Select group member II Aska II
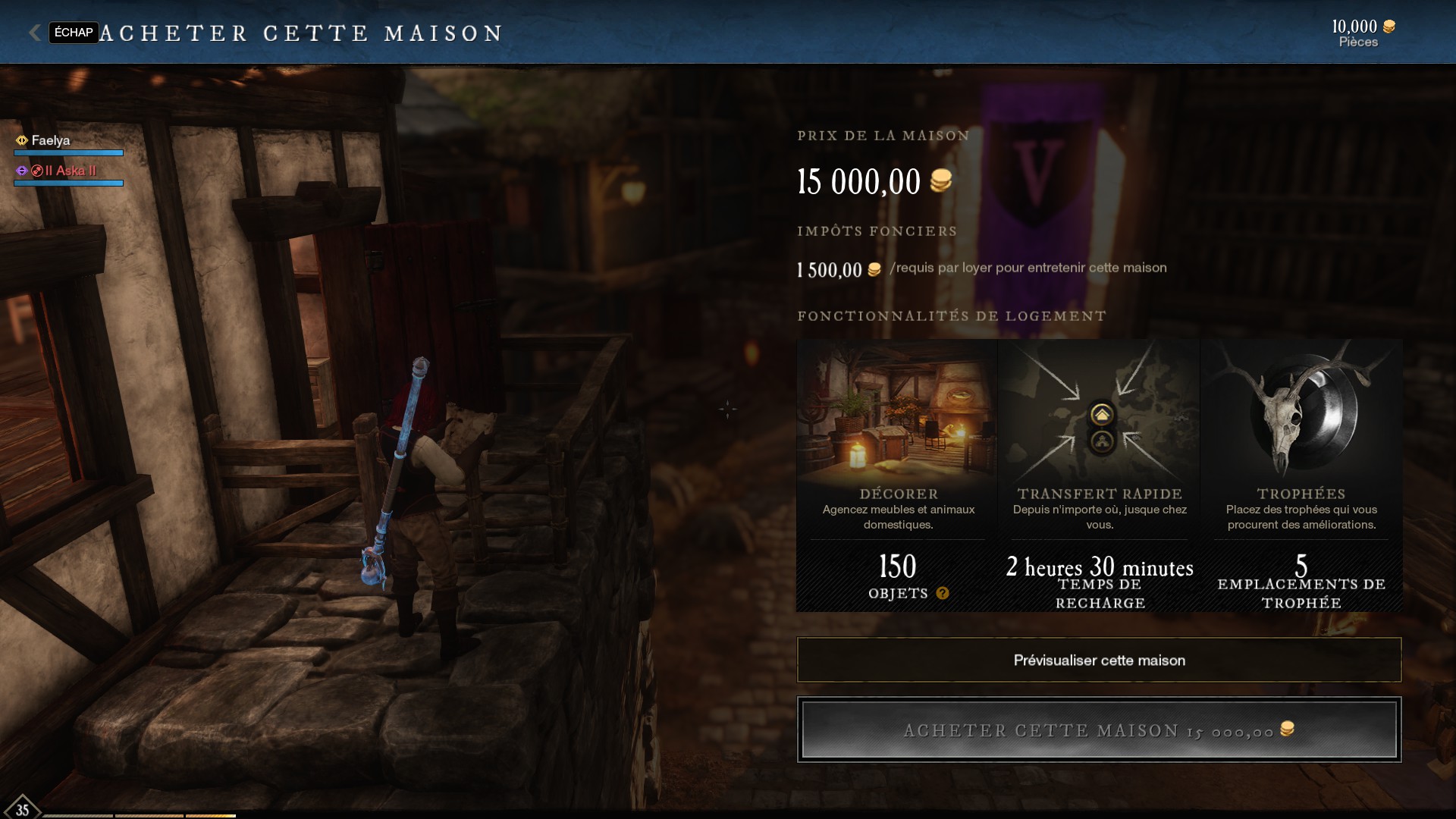 [70, 171]
